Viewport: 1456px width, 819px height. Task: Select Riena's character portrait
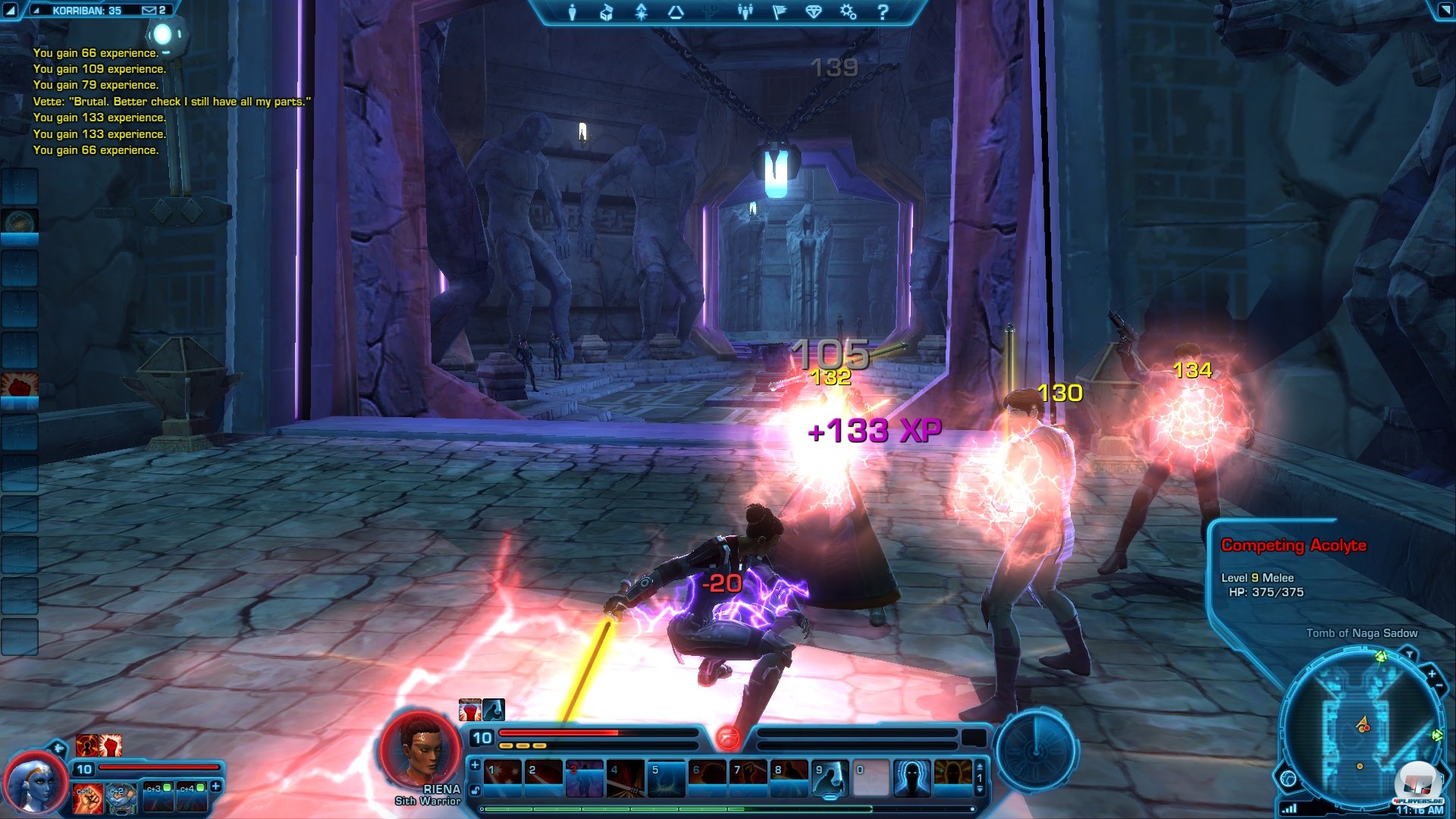point(420,751)
